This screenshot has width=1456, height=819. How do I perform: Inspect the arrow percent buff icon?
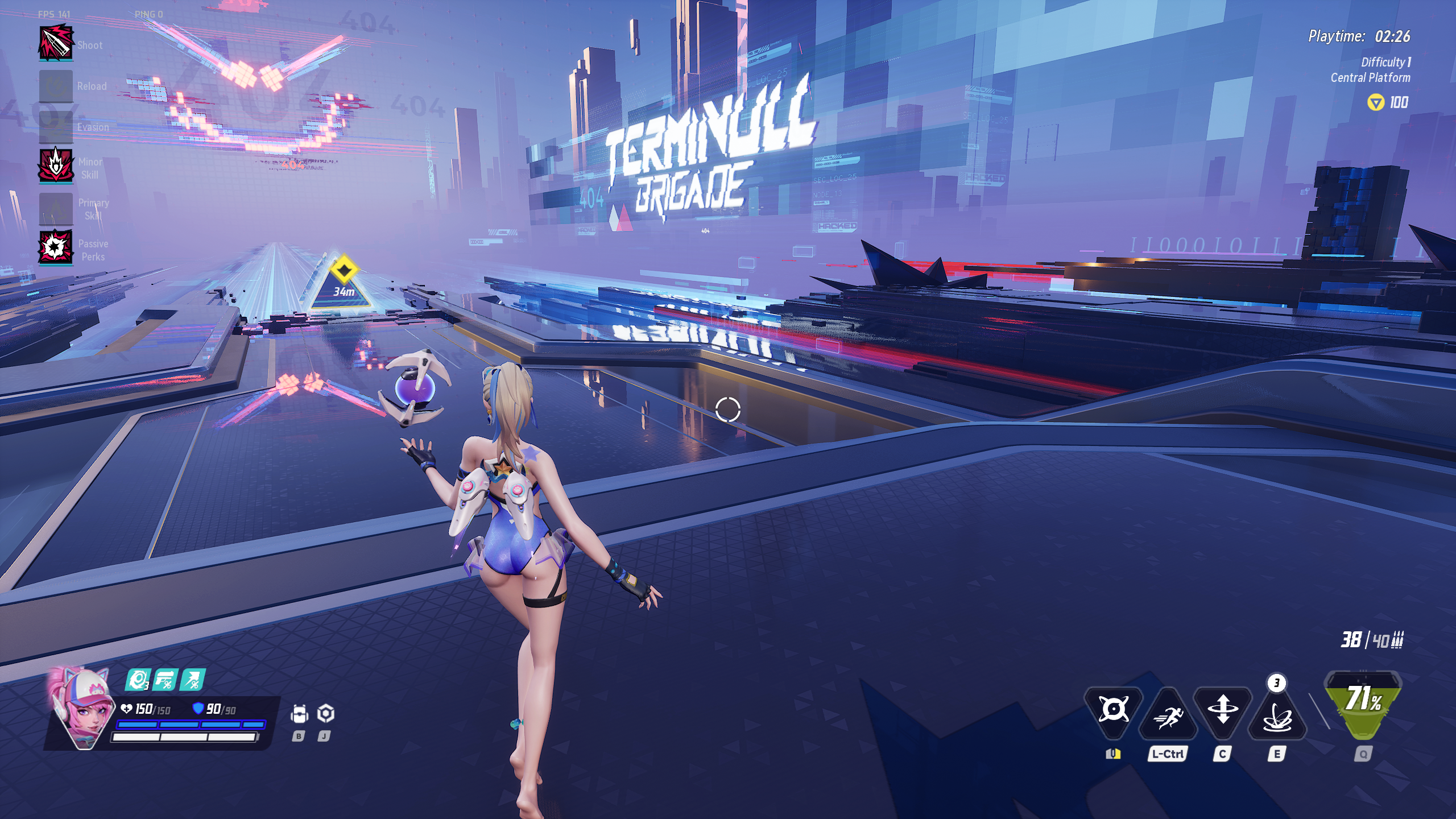193,680
